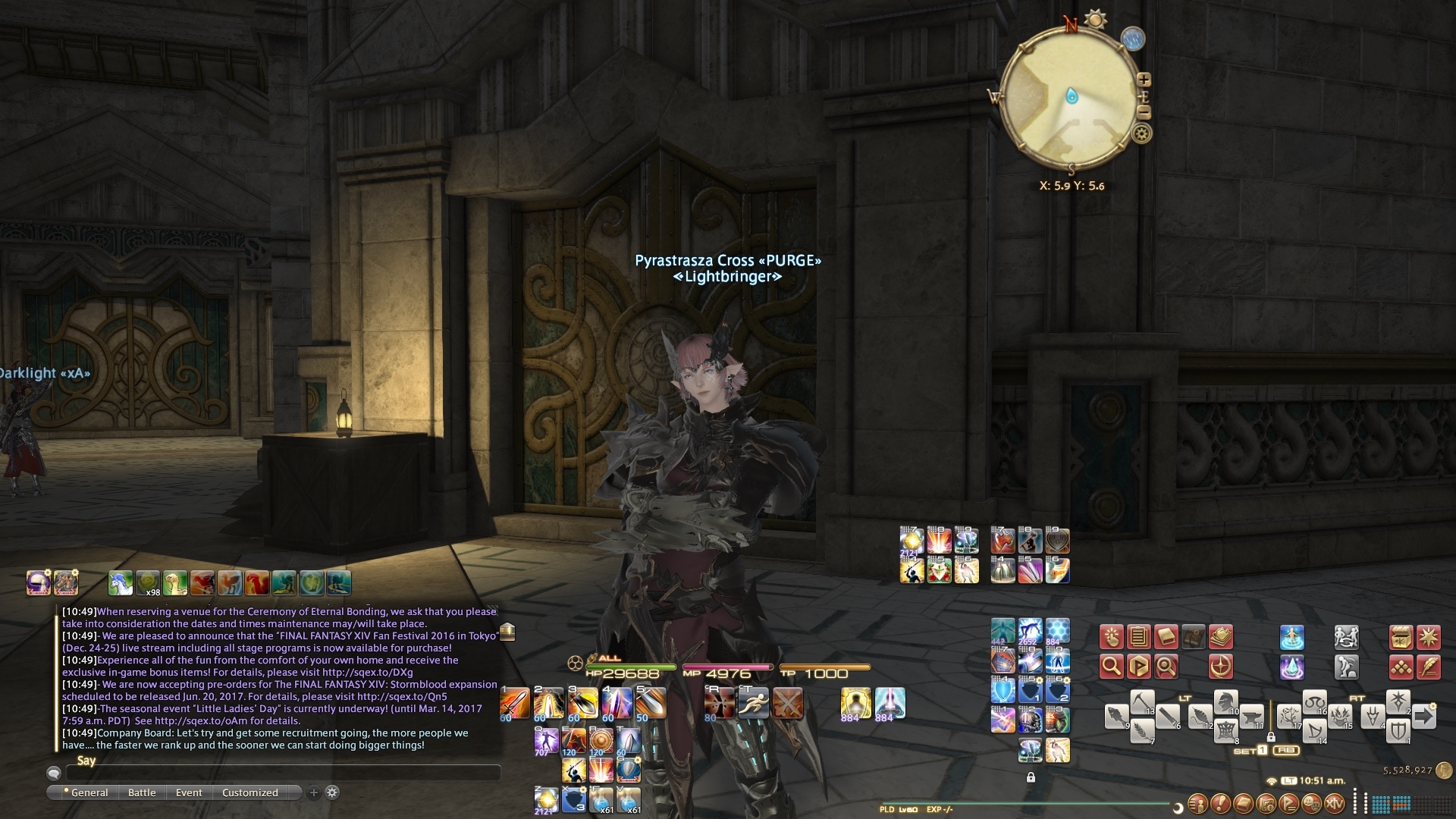
Task: Add a chat tab with the plus button
Action: pos(312,792)
